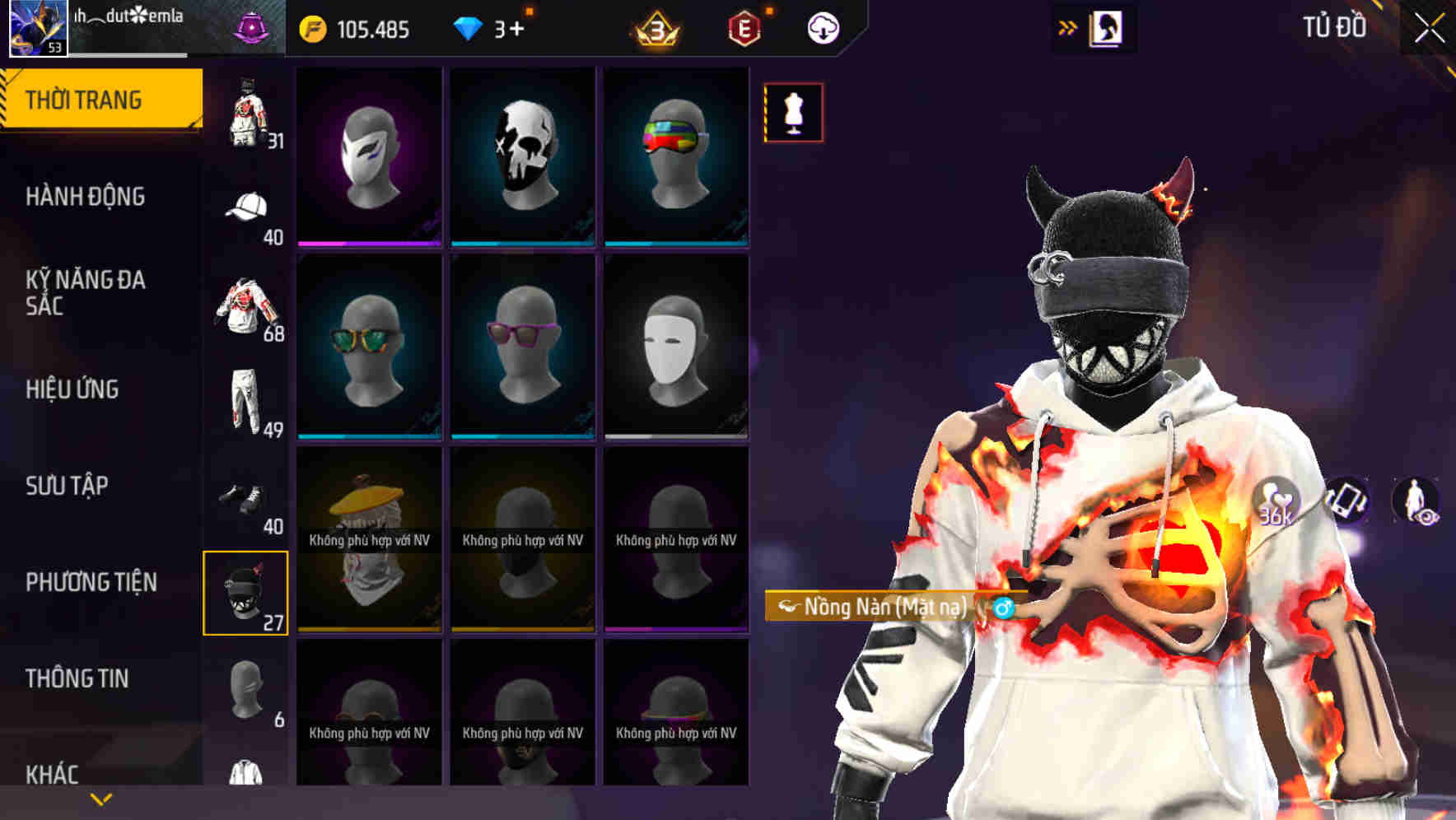
Task: Open the gold coin balance icon
Action: (x=311, y=26)
